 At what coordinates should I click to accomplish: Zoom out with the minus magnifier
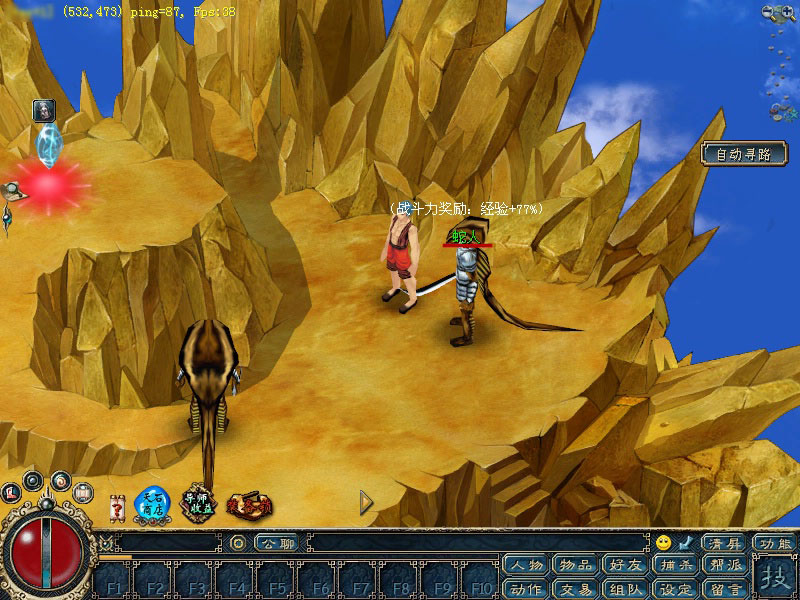(x=769, y=12)
